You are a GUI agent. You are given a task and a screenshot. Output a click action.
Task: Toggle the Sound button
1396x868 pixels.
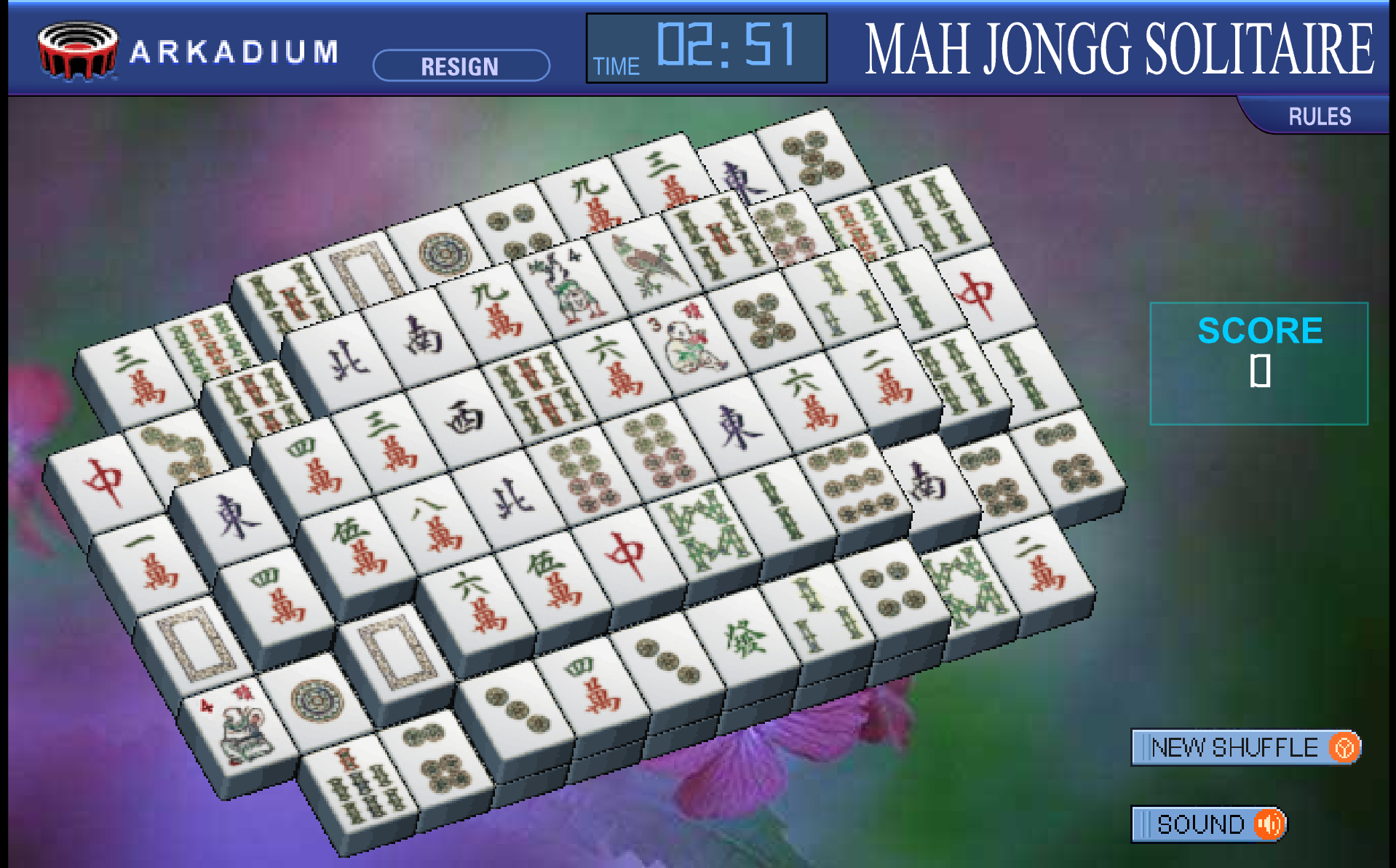1209,824
